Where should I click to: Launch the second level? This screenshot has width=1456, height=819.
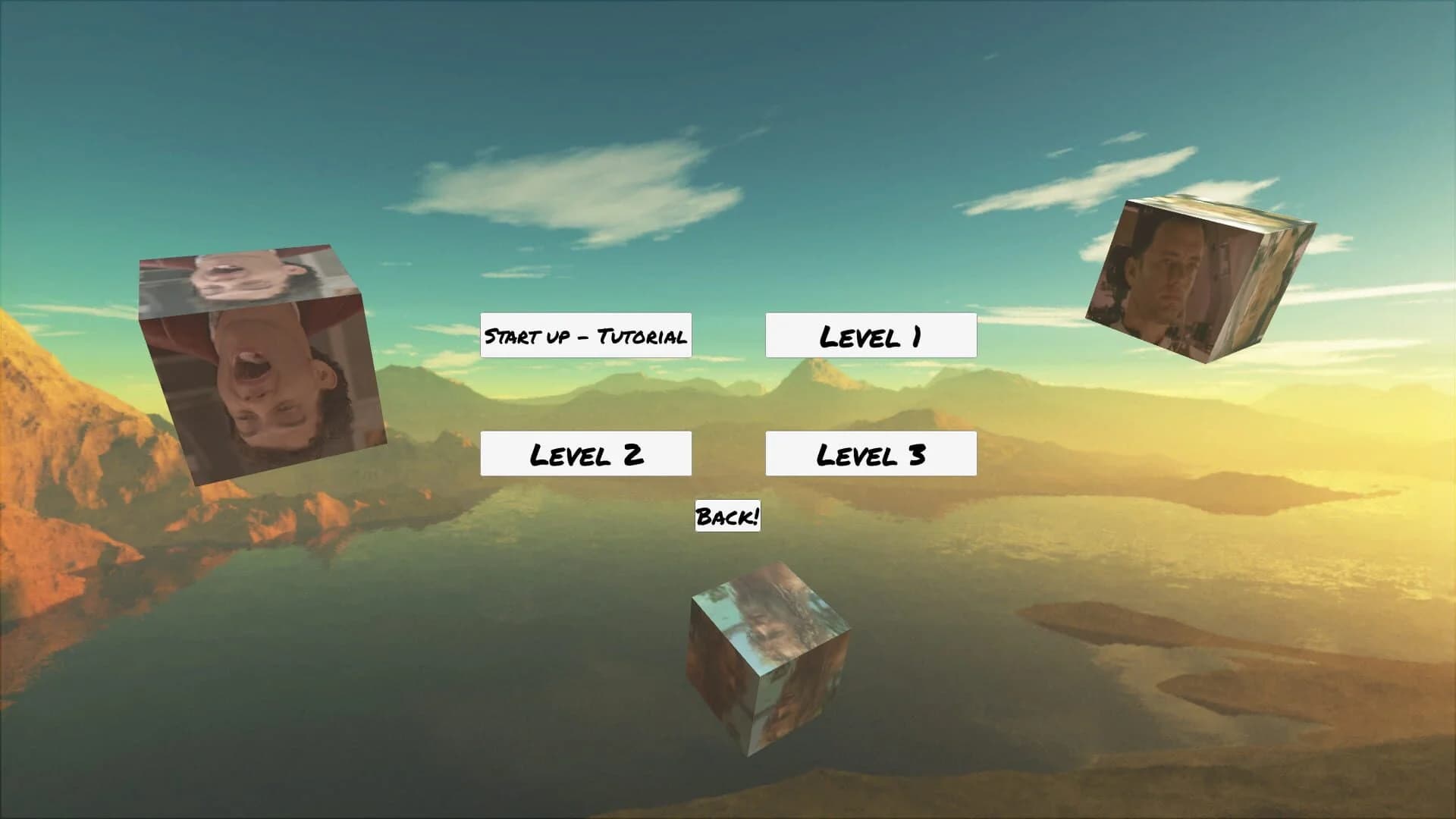pyautogui.click(x=585, y=453)
